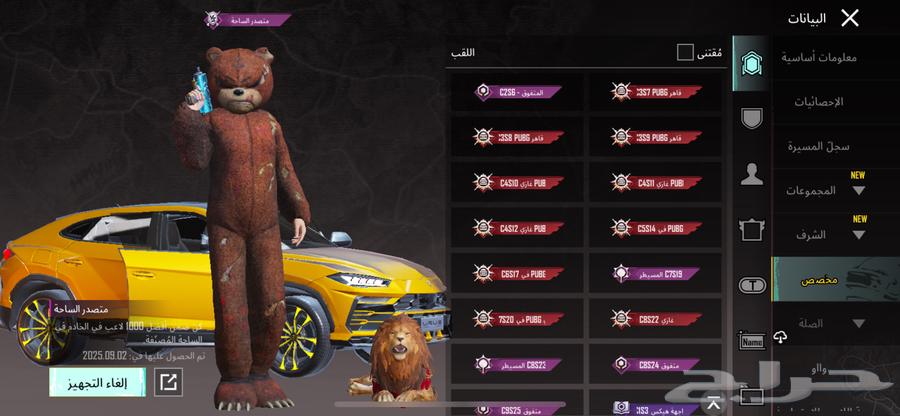
Task: Open the معلومات أساسية section
Action: (818, 57)
